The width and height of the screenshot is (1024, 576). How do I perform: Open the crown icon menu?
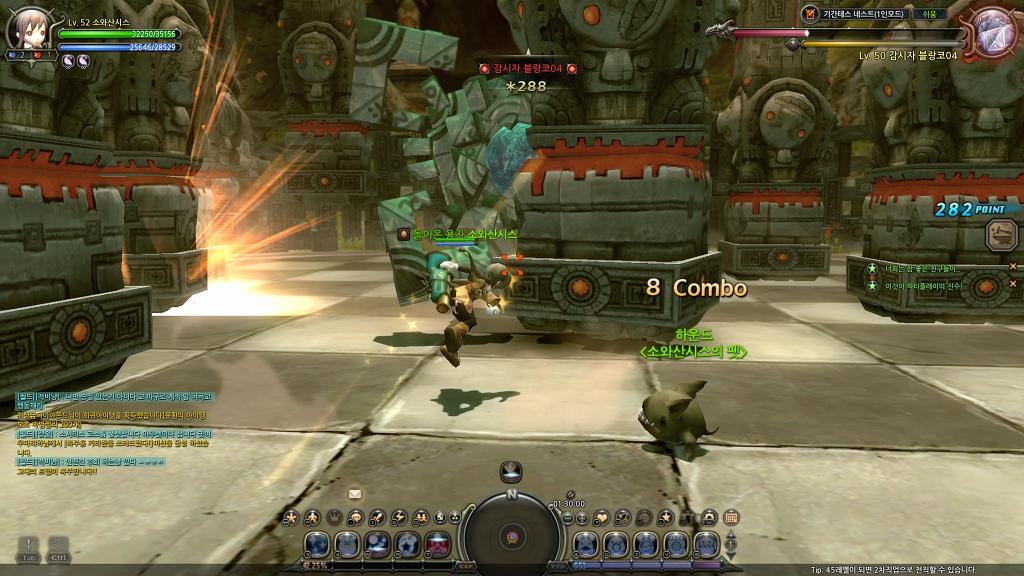click(x=334, y=517)
